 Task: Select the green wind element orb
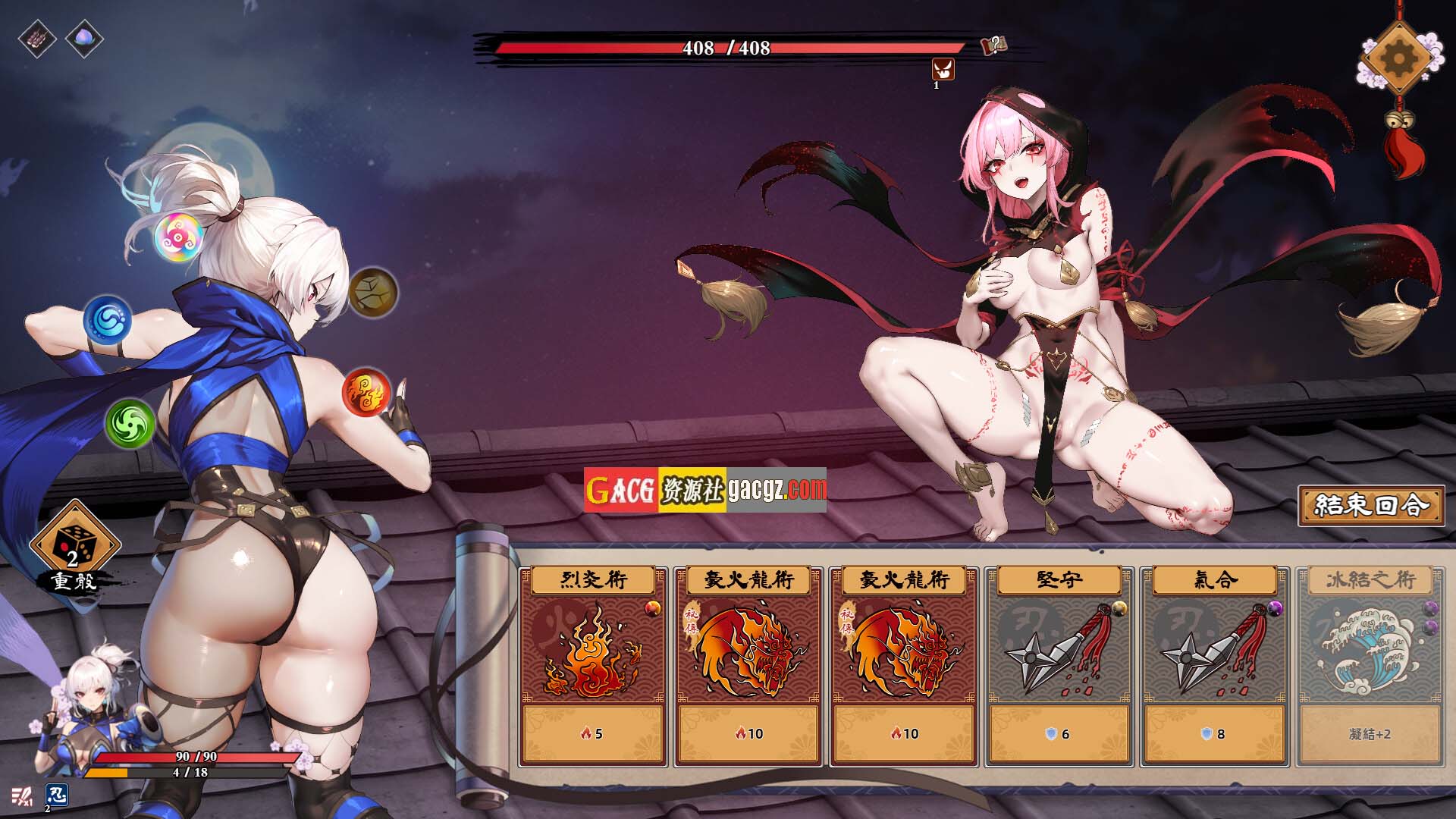[130, 423]
